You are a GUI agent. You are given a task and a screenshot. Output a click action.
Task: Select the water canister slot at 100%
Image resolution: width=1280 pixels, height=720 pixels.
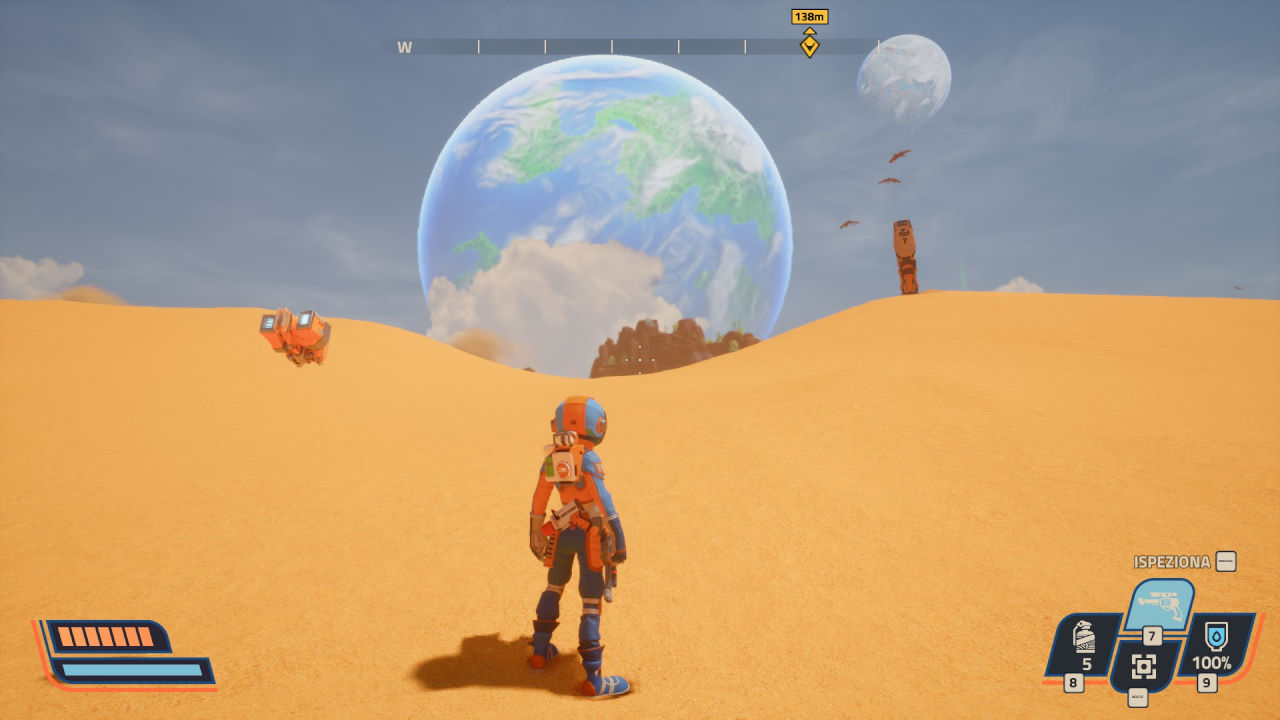point(1215,643)
